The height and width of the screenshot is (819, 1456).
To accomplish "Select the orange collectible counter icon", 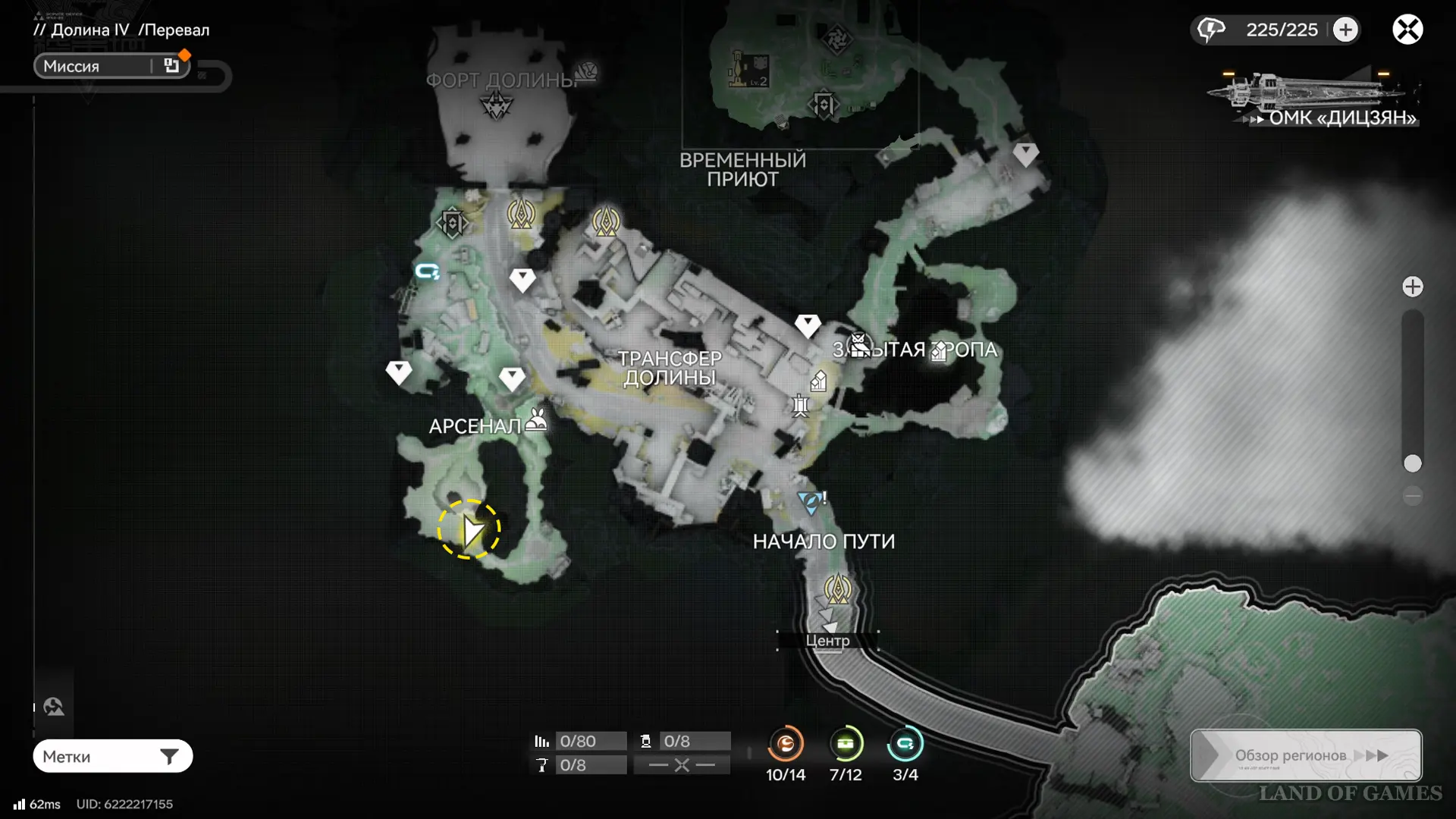I will (x=785, y=744).
